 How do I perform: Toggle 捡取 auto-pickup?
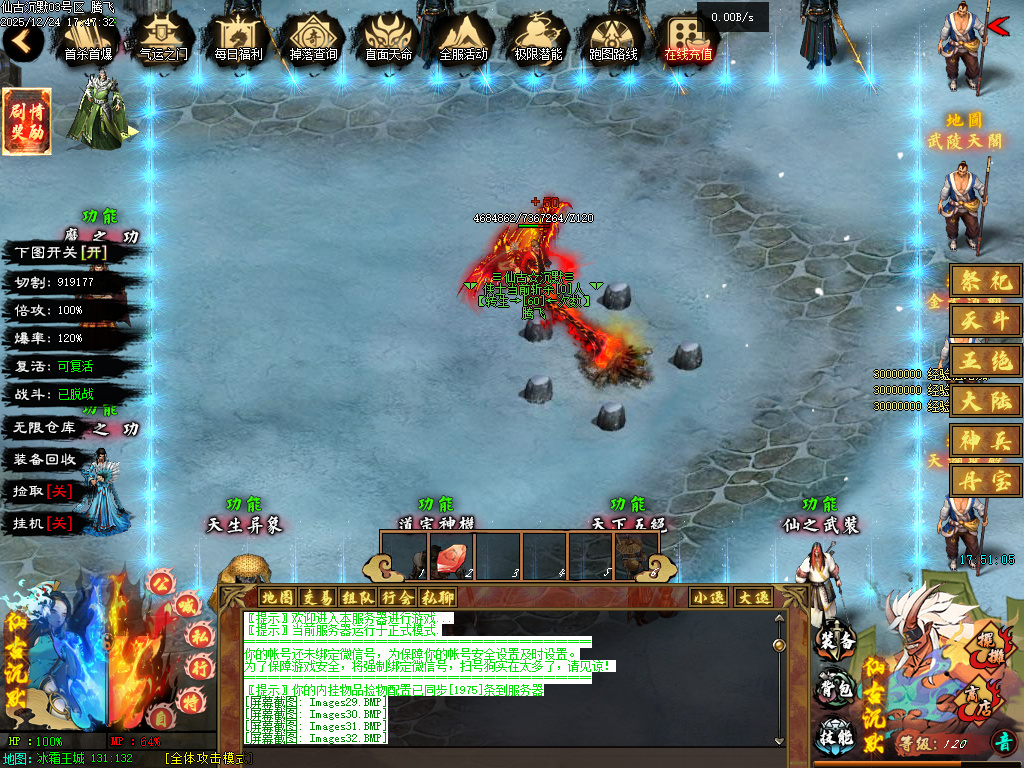pyautogui.click(x=43, y=491)
